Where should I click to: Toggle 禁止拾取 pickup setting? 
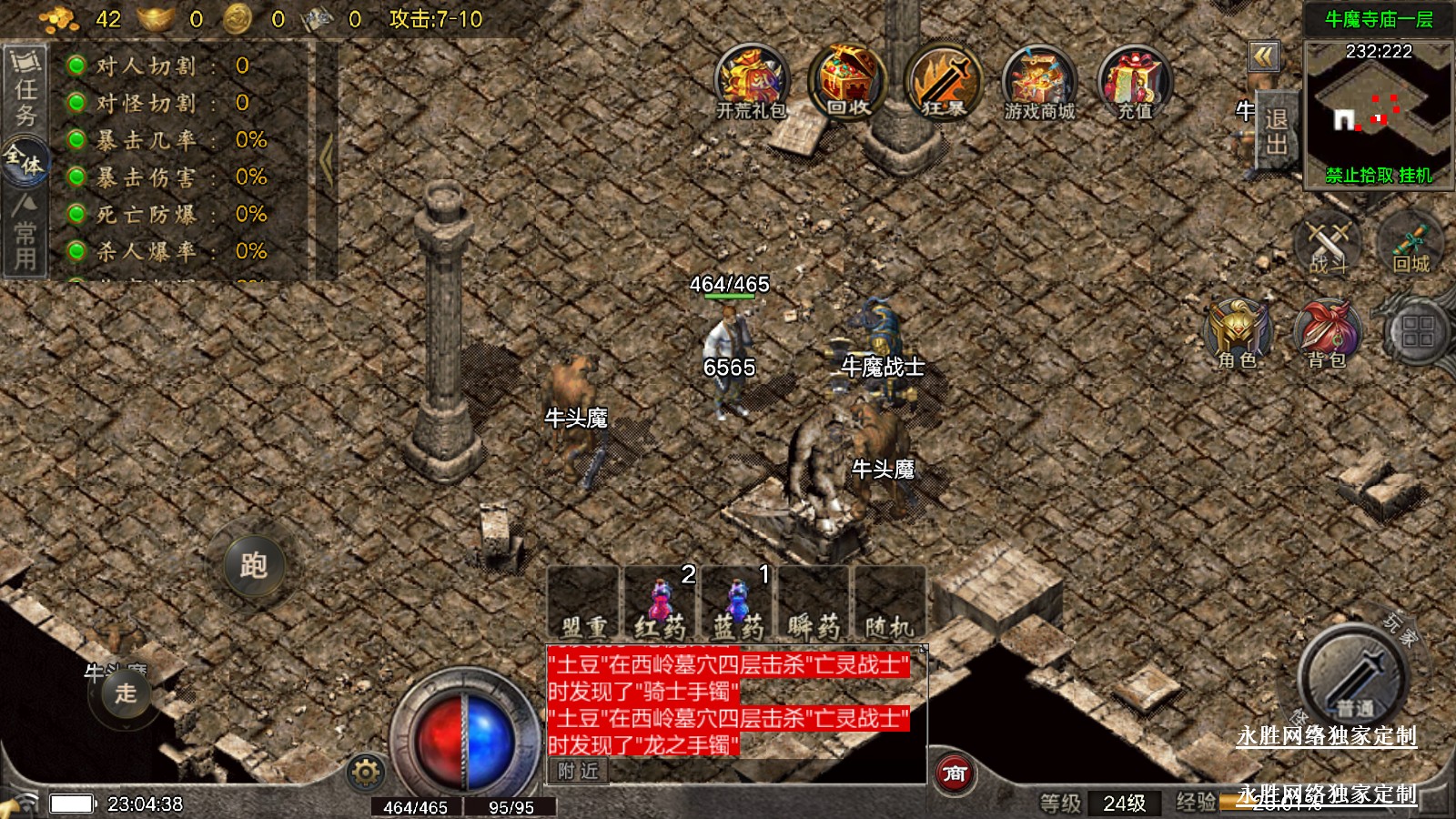tap(1360, 176)
